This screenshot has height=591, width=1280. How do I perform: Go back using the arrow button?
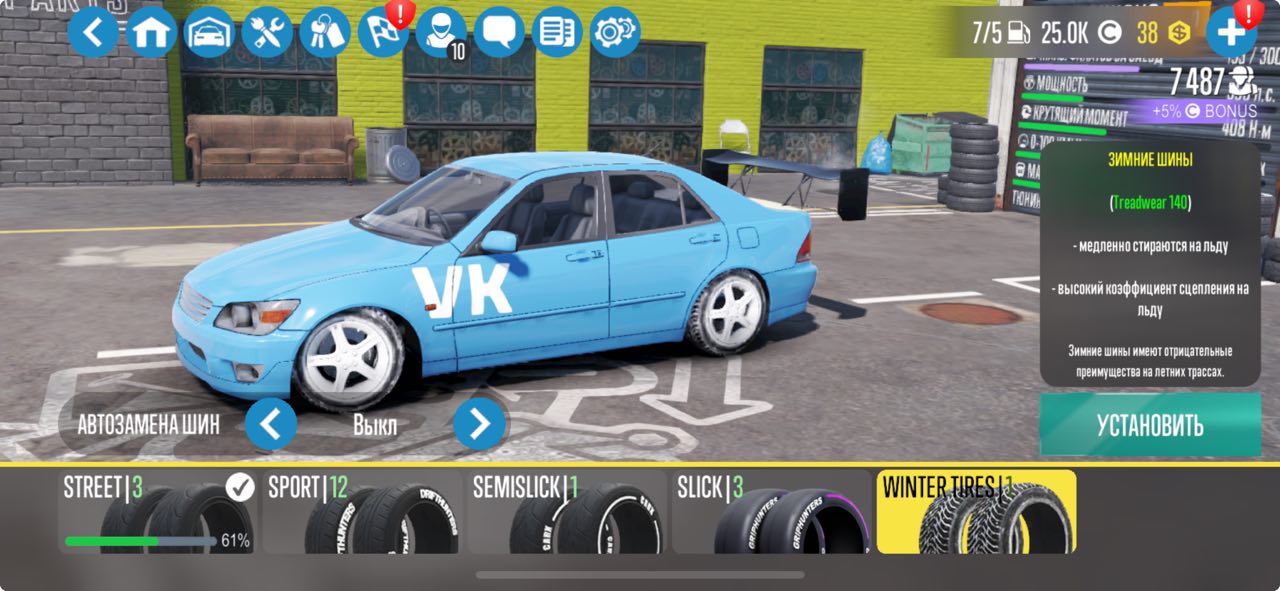93,32
